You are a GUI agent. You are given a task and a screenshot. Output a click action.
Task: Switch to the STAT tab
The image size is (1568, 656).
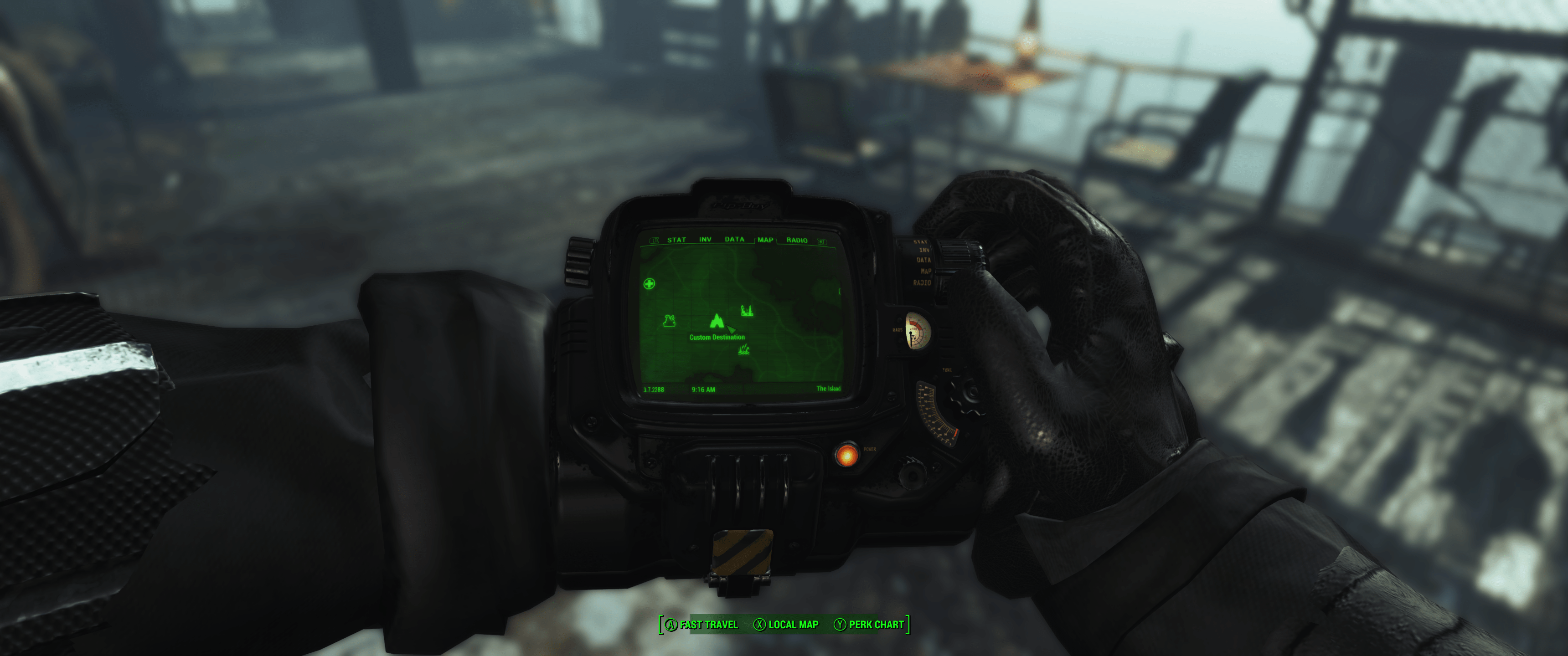click(677, 240)
